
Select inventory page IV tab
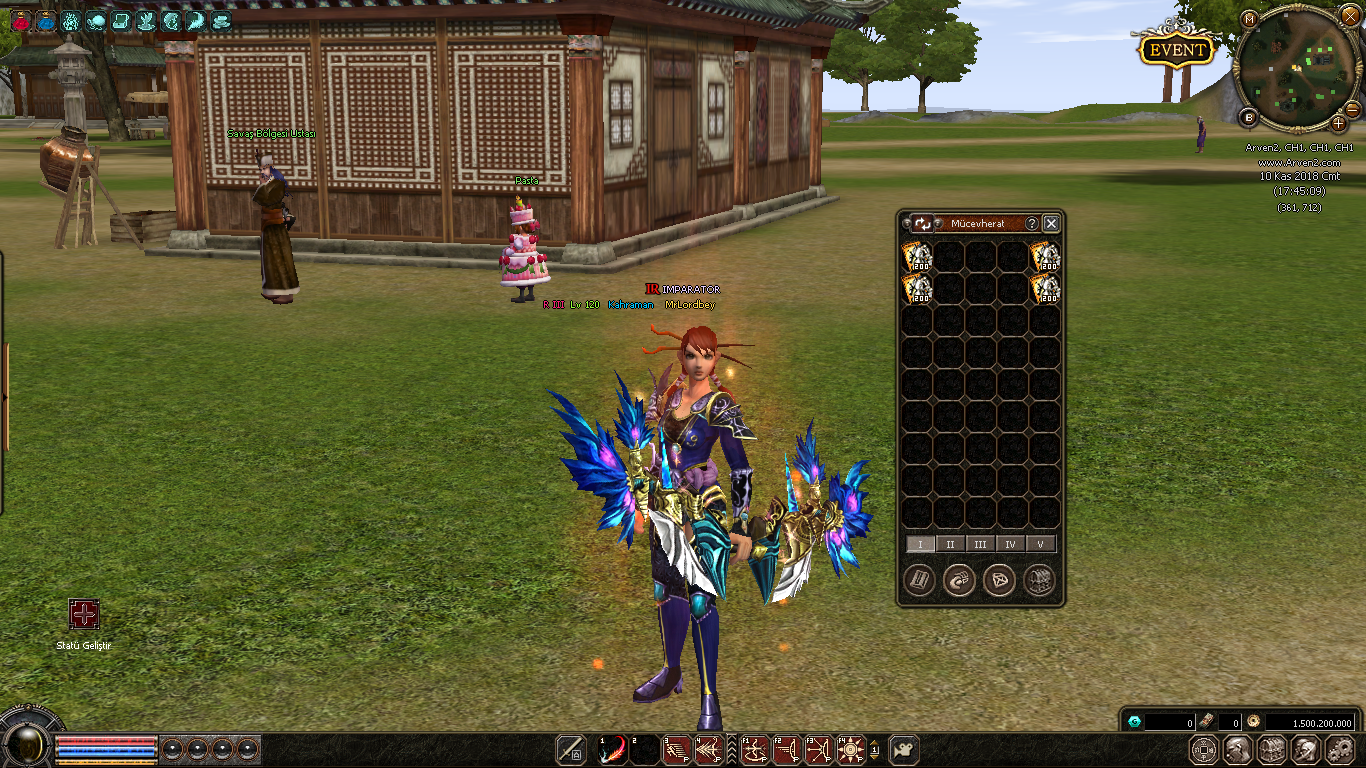pyautogui.click(x=1011, y=545)
